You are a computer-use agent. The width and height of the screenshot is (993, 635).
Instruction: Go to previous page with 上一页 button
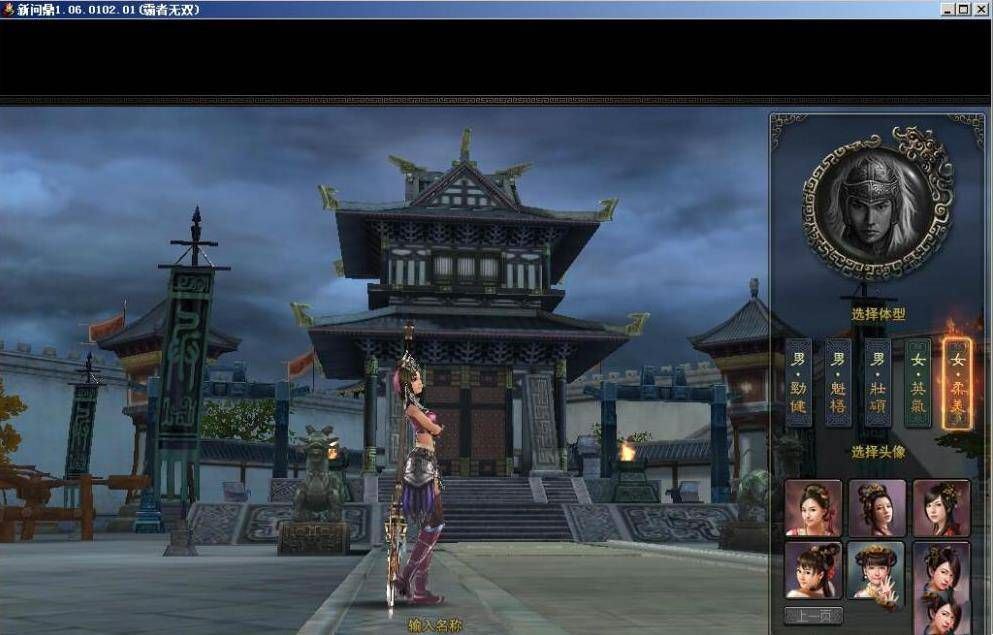813,615
